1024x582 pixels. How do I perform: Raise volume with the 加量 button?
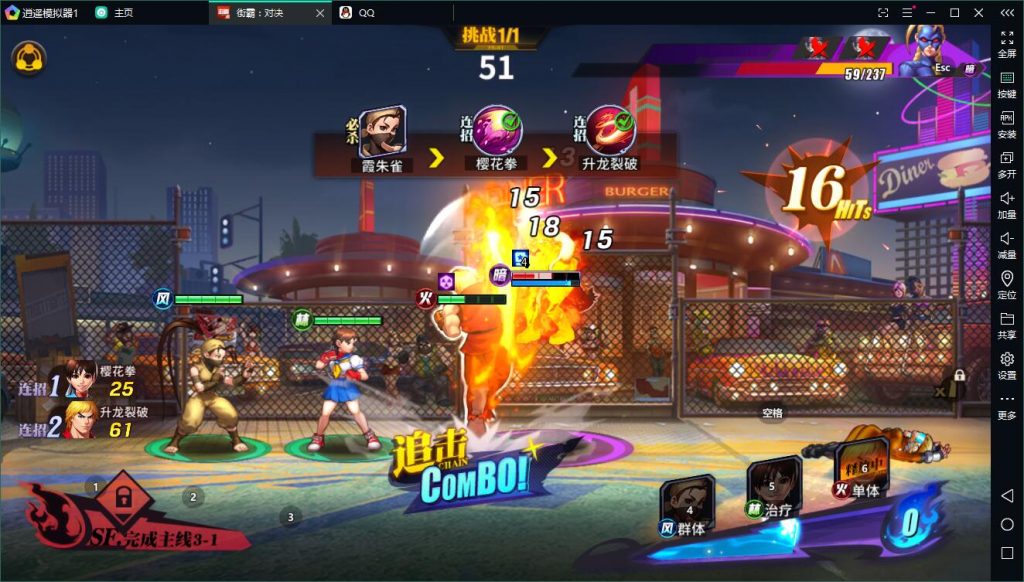click(x=1007, y=204)
